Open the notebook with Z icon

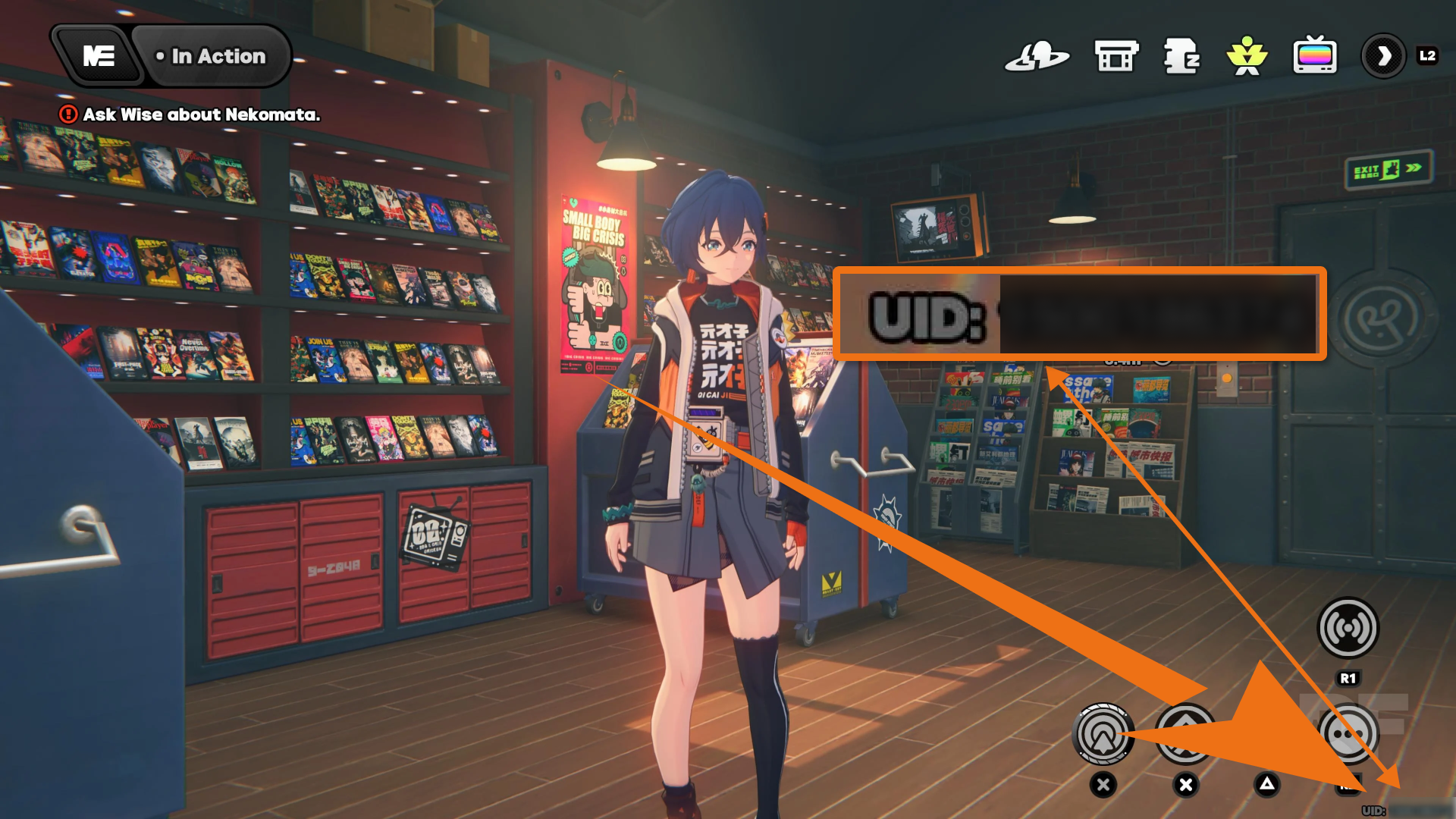tap(1181, 56)
